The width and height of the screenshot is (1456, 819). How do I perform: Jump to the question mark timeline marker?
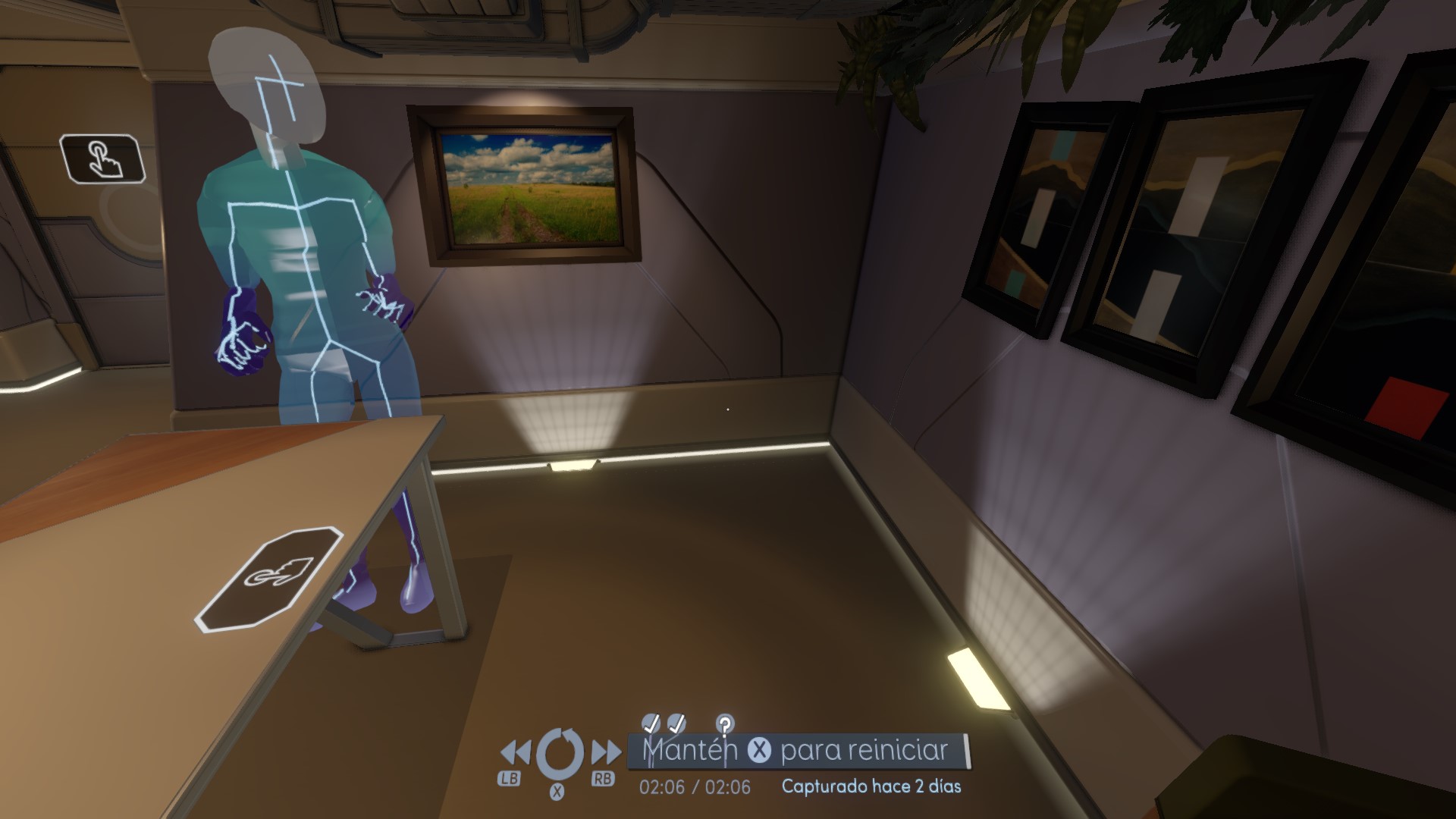[x=725, y=723]
